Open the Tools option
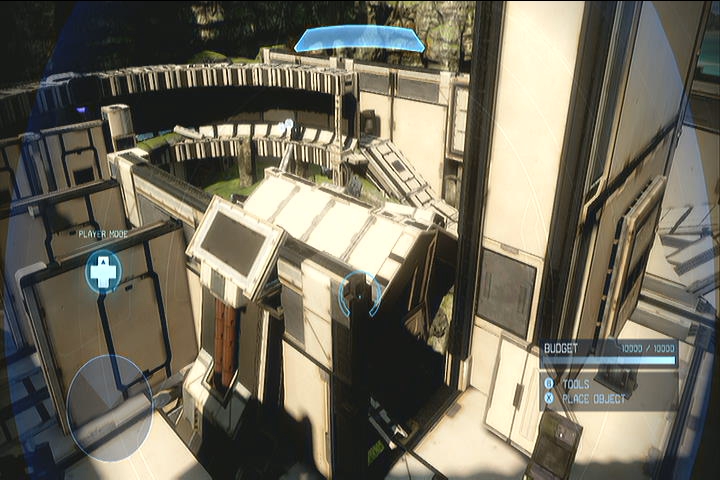The height and width of the screenshot is (480, 720). point(575,383)
